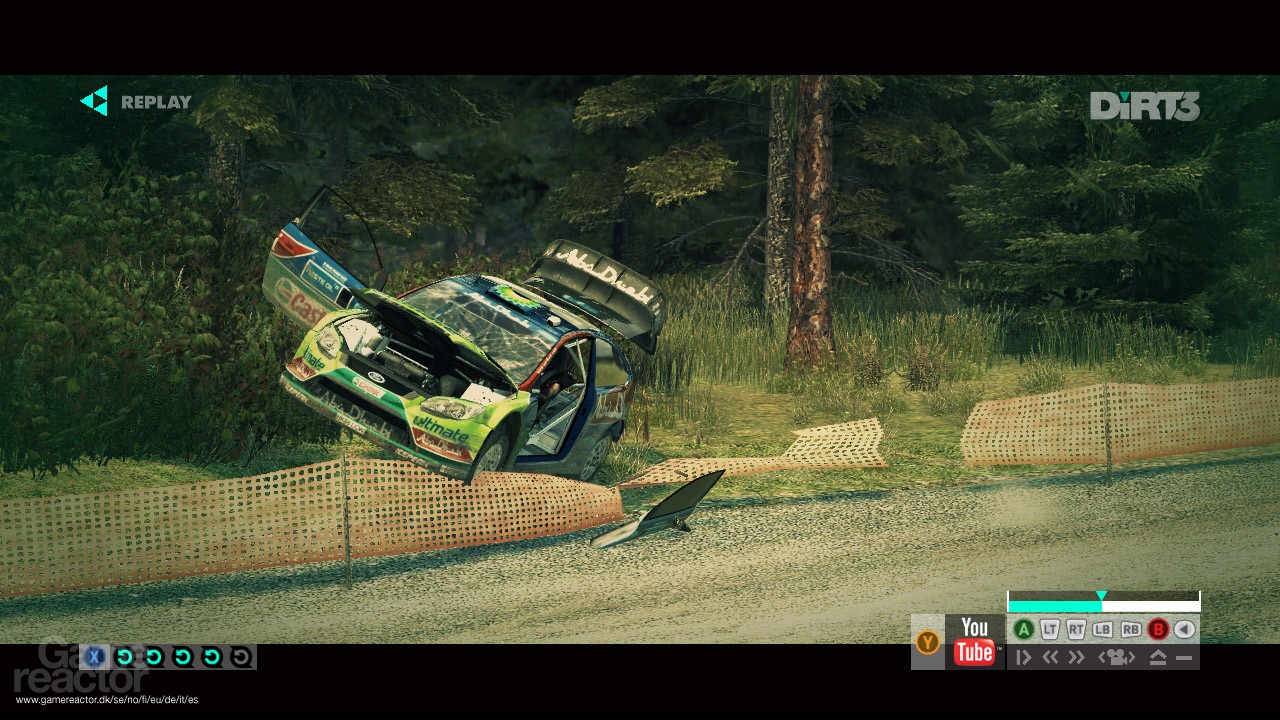Click the REPLAY label at top left
Screen dimensions: 1280x720
[x=154, y=102]
